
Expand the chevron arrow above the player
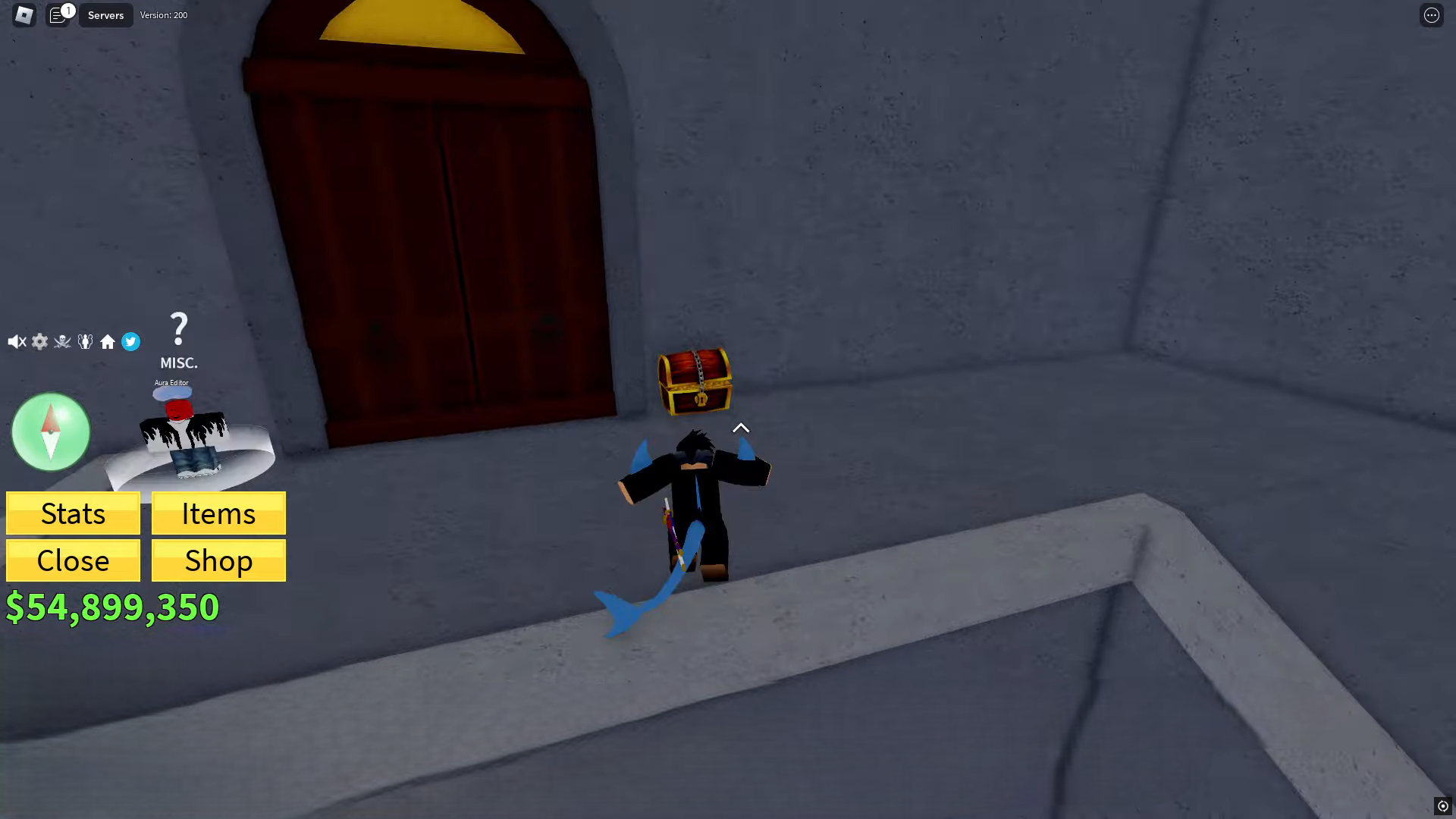(740, 428)
